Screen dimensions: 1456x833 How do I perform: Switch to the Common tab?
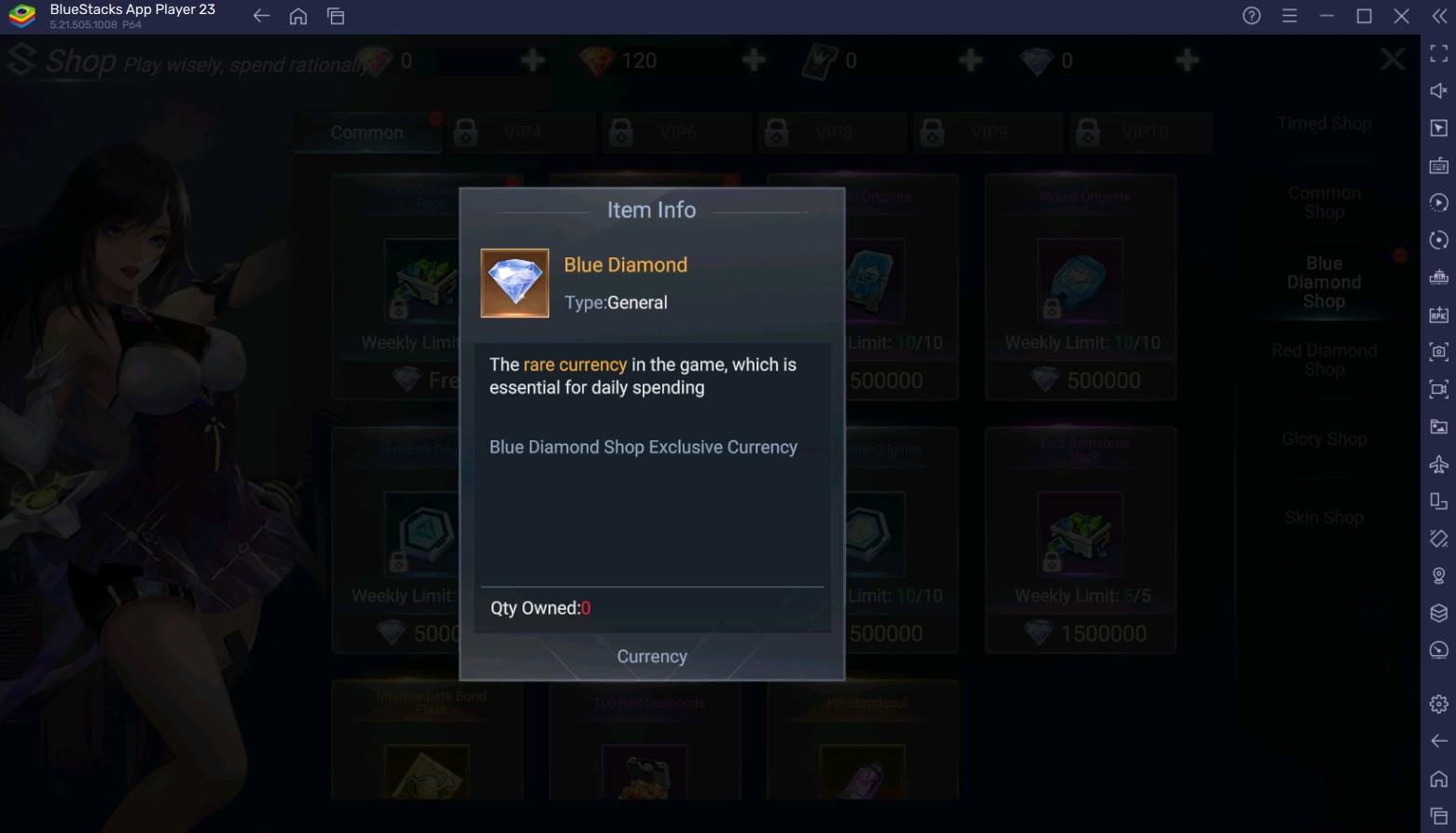[x=367, y=132]
